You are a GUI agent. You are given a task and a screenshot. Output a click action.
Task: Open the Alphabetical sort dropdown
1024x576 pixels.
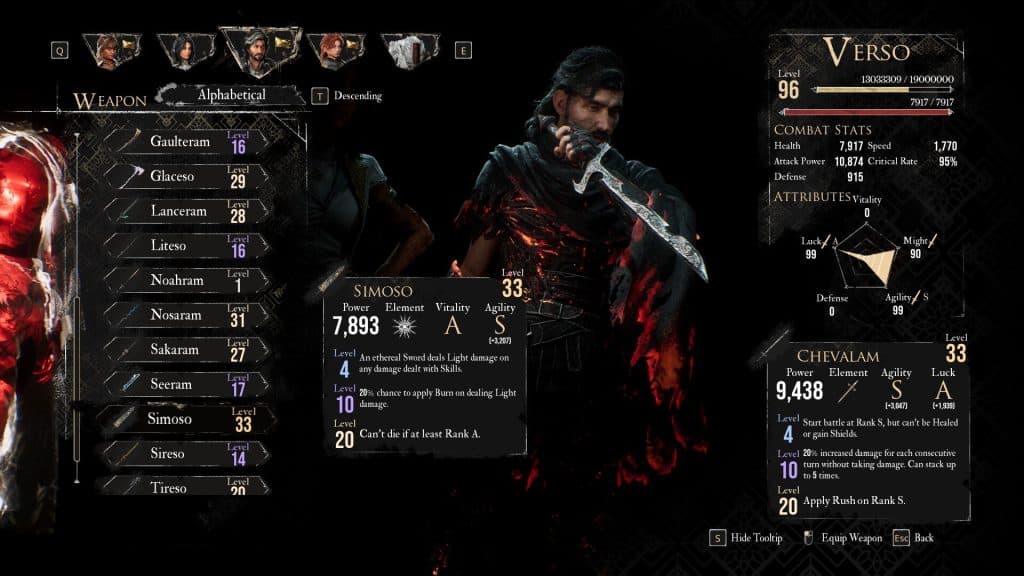click(232, 96)
